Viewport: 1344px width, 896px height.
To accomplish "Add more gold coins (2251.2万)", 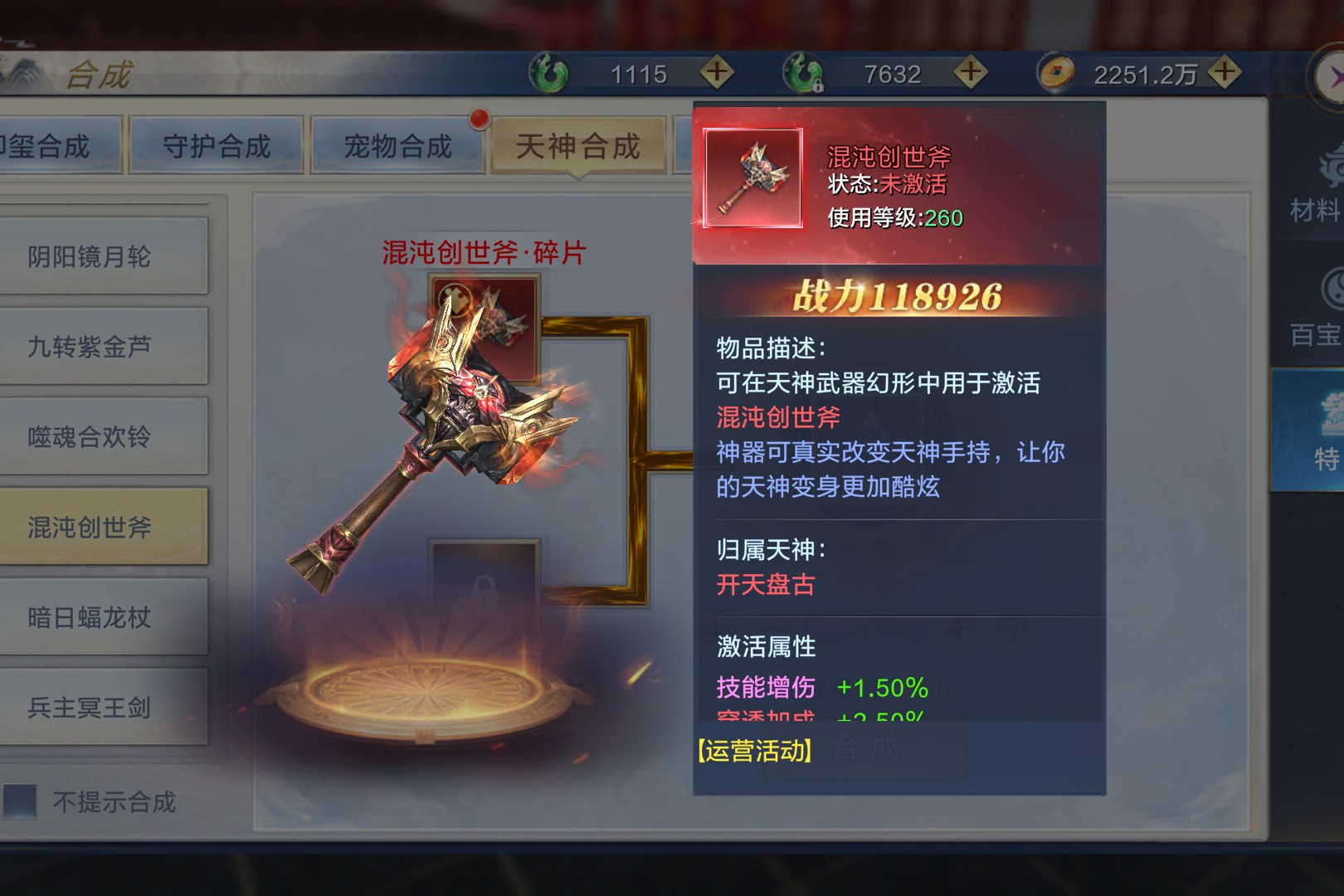I will [1225, 73].
